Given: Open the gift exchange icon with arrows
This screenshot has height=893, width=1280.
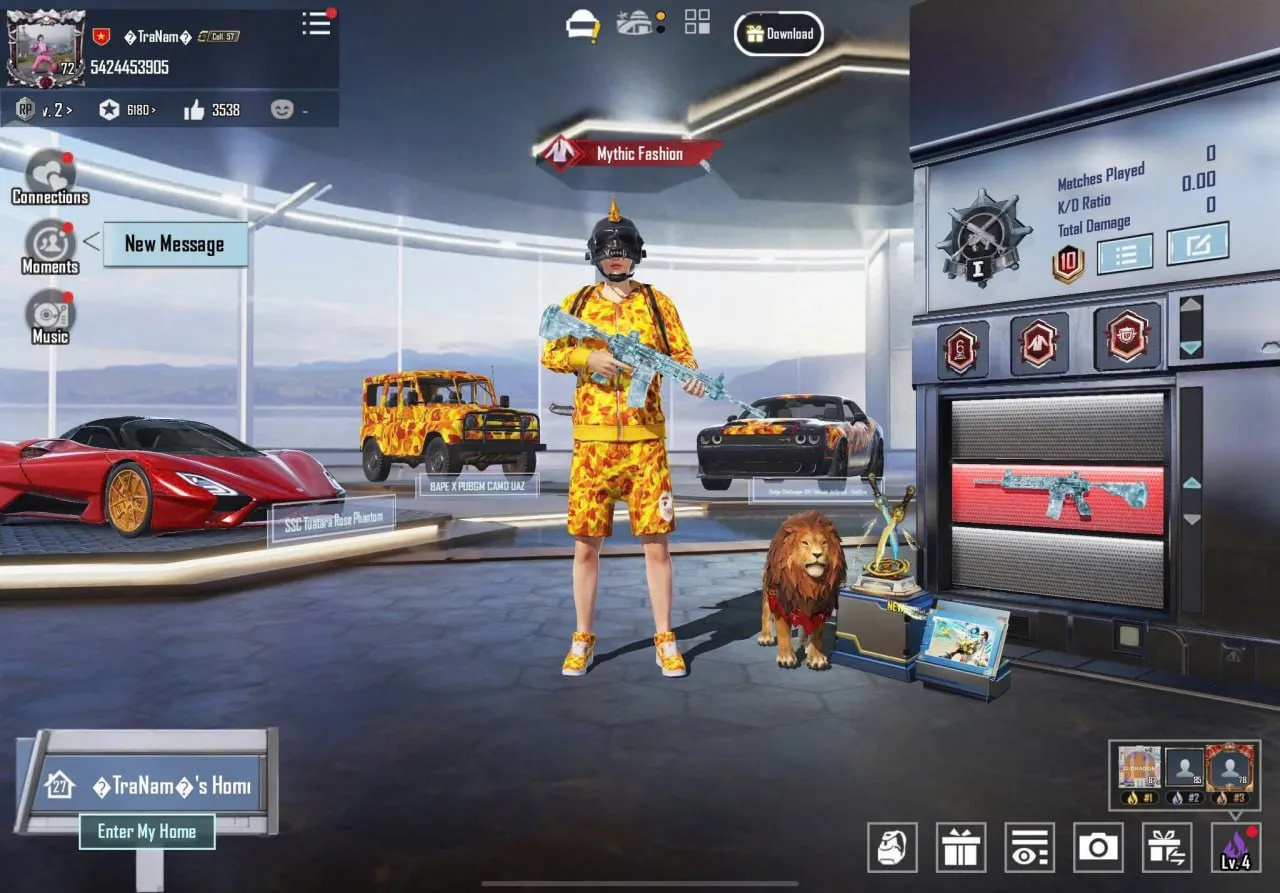Looking at the screenshot, I should tap(1167, 848).
